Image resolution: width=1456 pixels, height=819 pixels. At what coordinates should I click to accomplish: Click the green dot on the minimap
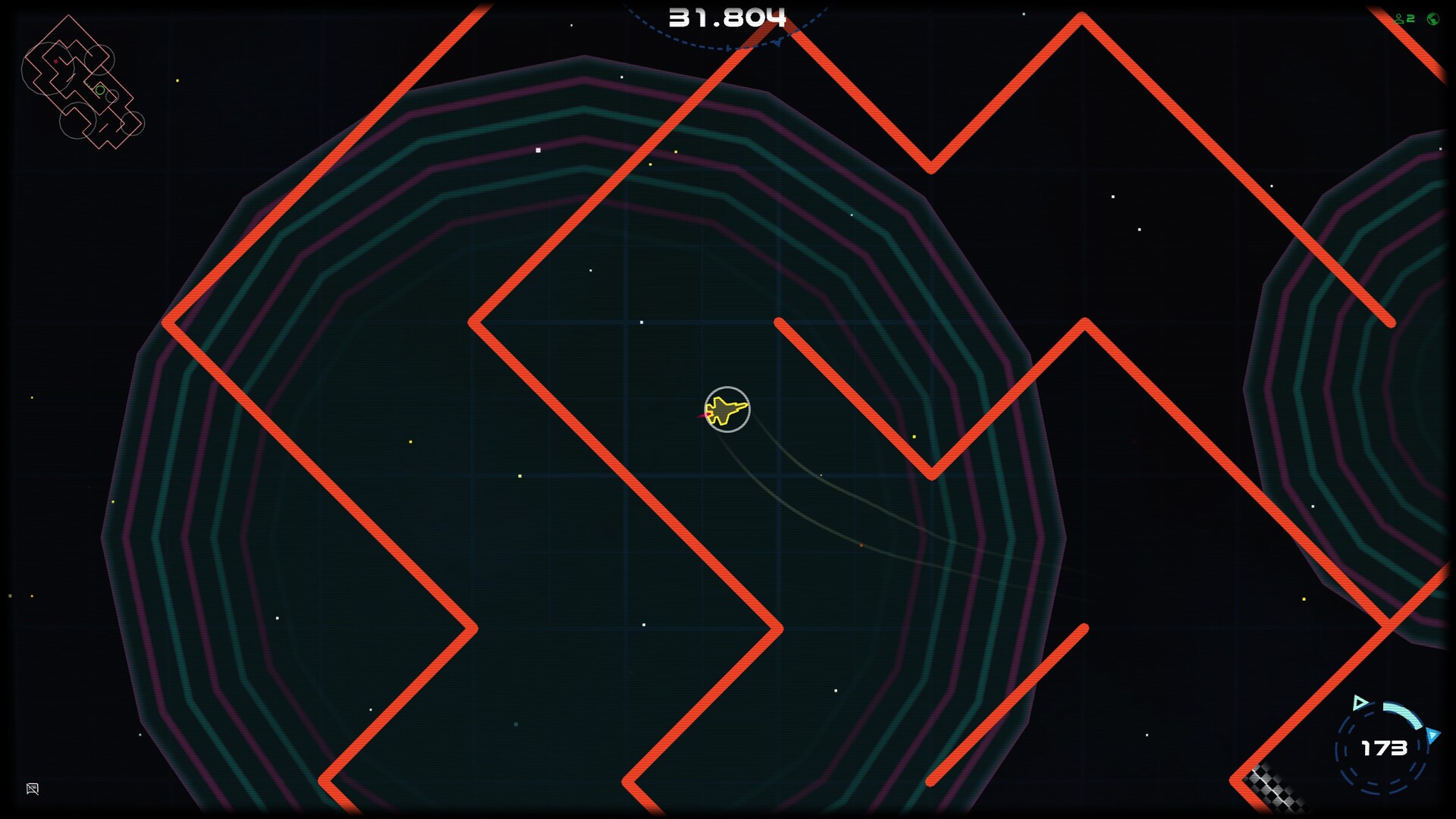pos(100,91)
